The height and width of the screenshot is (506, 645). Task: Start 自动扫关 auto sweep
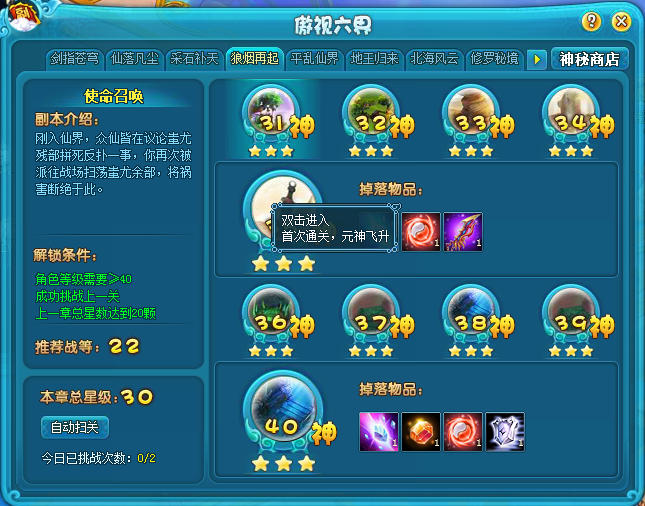[x=75, y=427]
